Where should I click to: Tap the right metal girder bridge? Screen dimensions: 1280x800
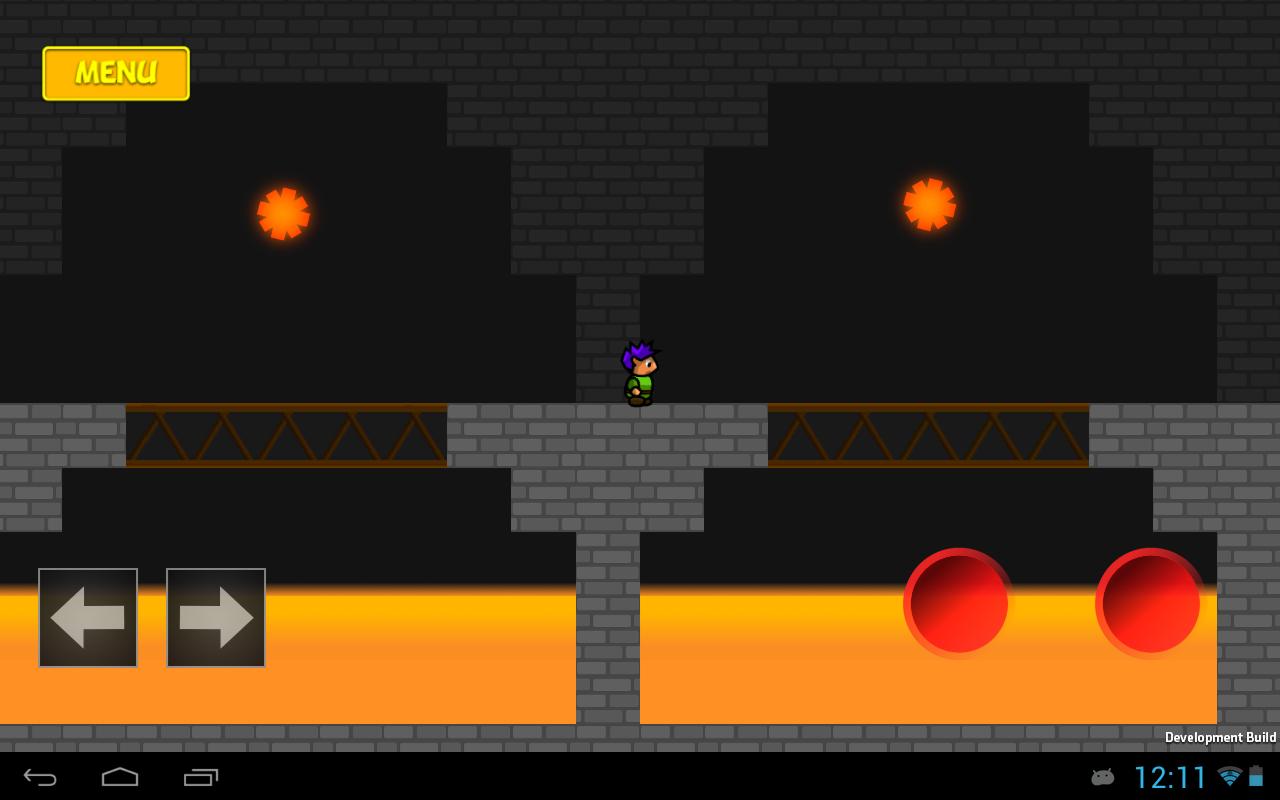(x=925, y=435)
